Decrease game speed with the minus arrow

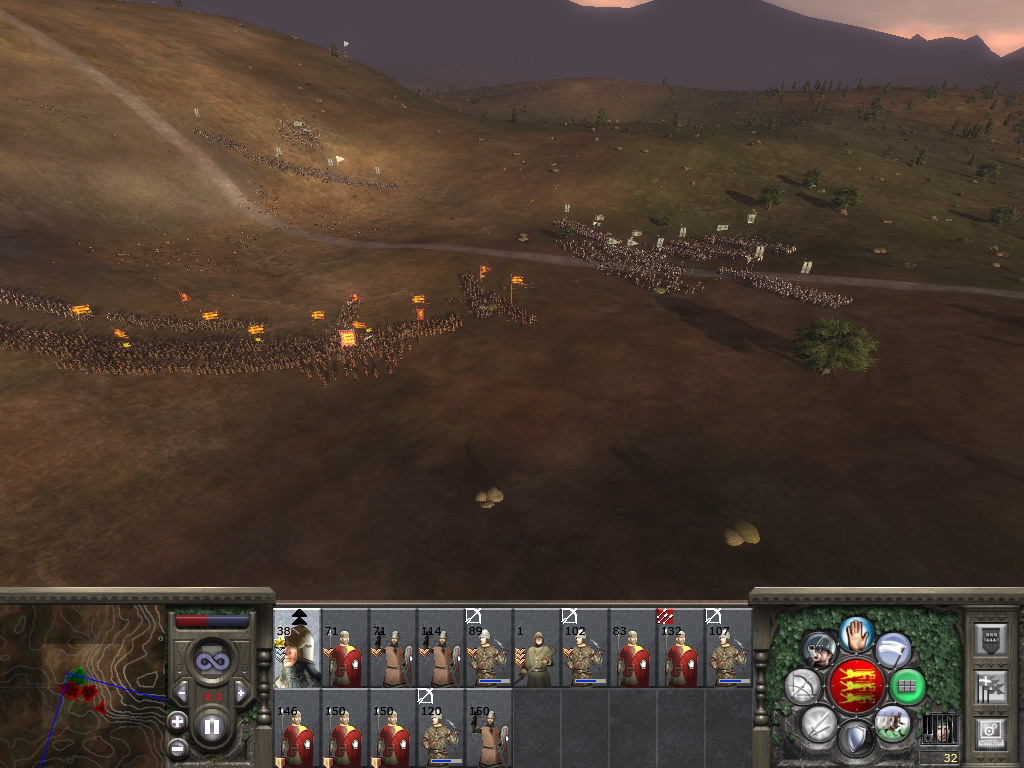point(182,693)
